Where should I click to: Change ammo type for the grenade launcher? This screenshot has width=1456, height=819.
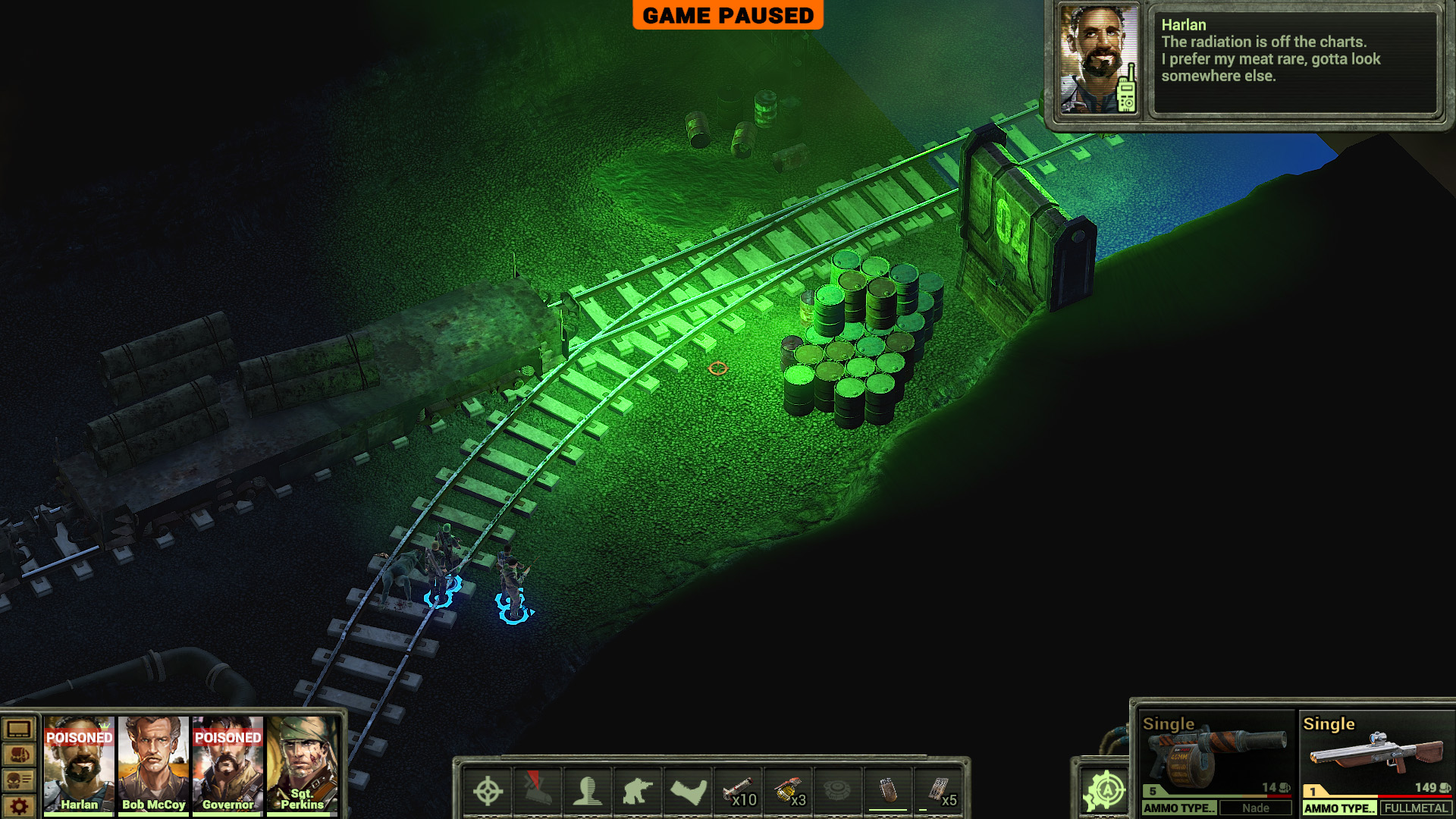pos(1179,808)
